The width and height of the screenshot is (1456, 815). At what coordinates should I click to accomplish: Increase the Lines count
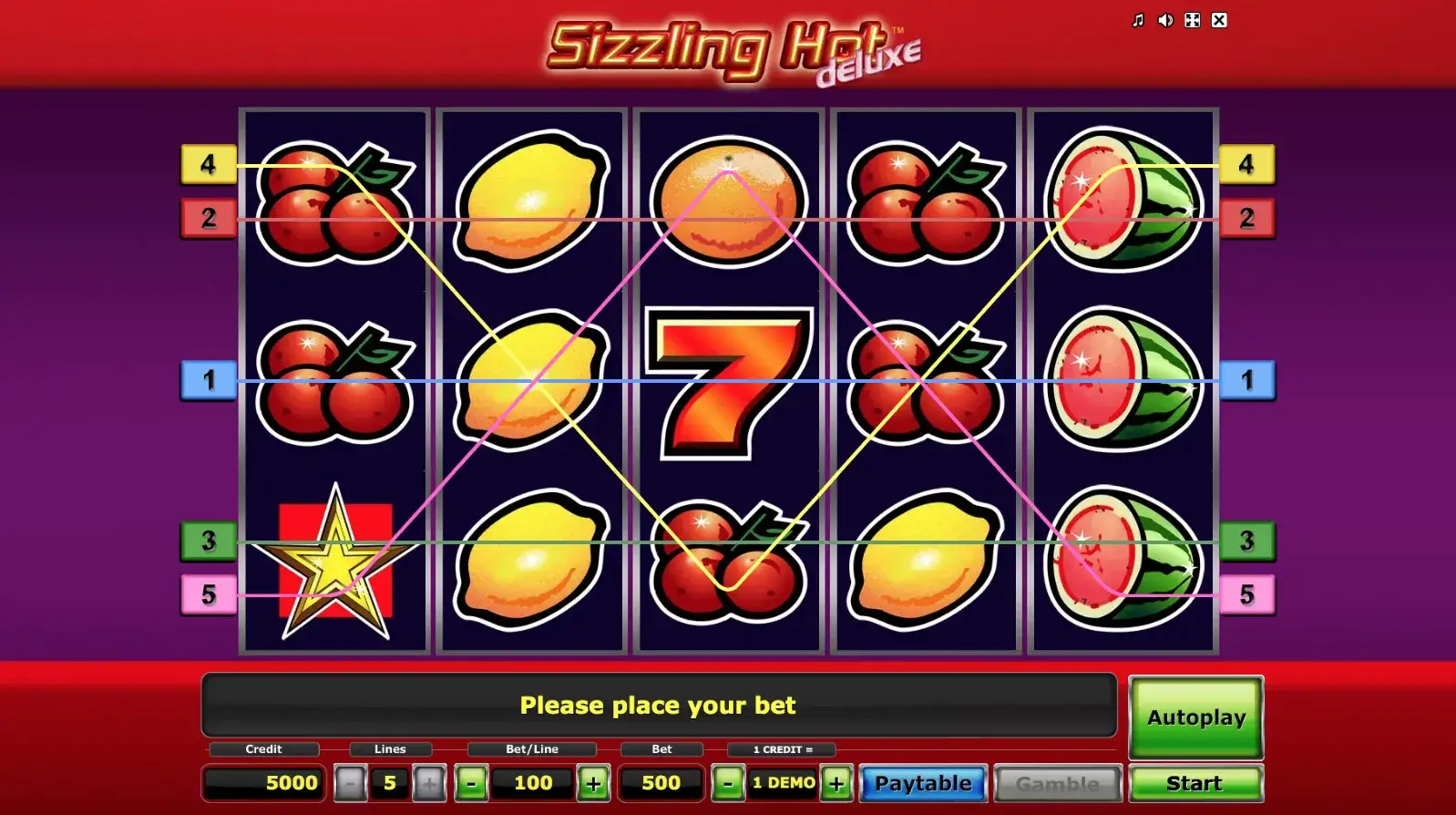pyautogui.click(x=428, y=782)
